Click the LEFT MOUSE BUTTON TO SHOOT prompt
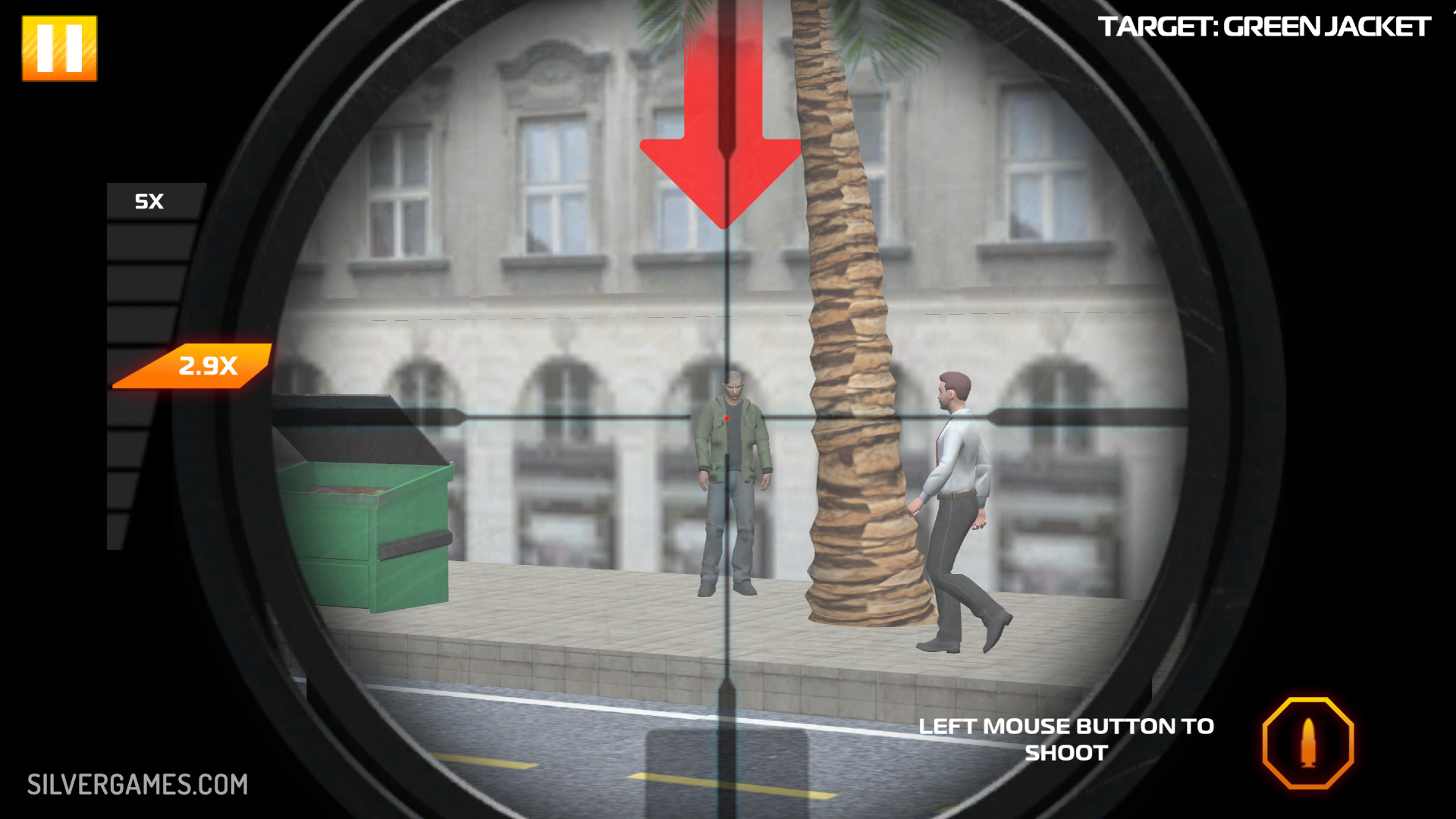Viewport: 1456px width, 819px height. point(1065,739)
